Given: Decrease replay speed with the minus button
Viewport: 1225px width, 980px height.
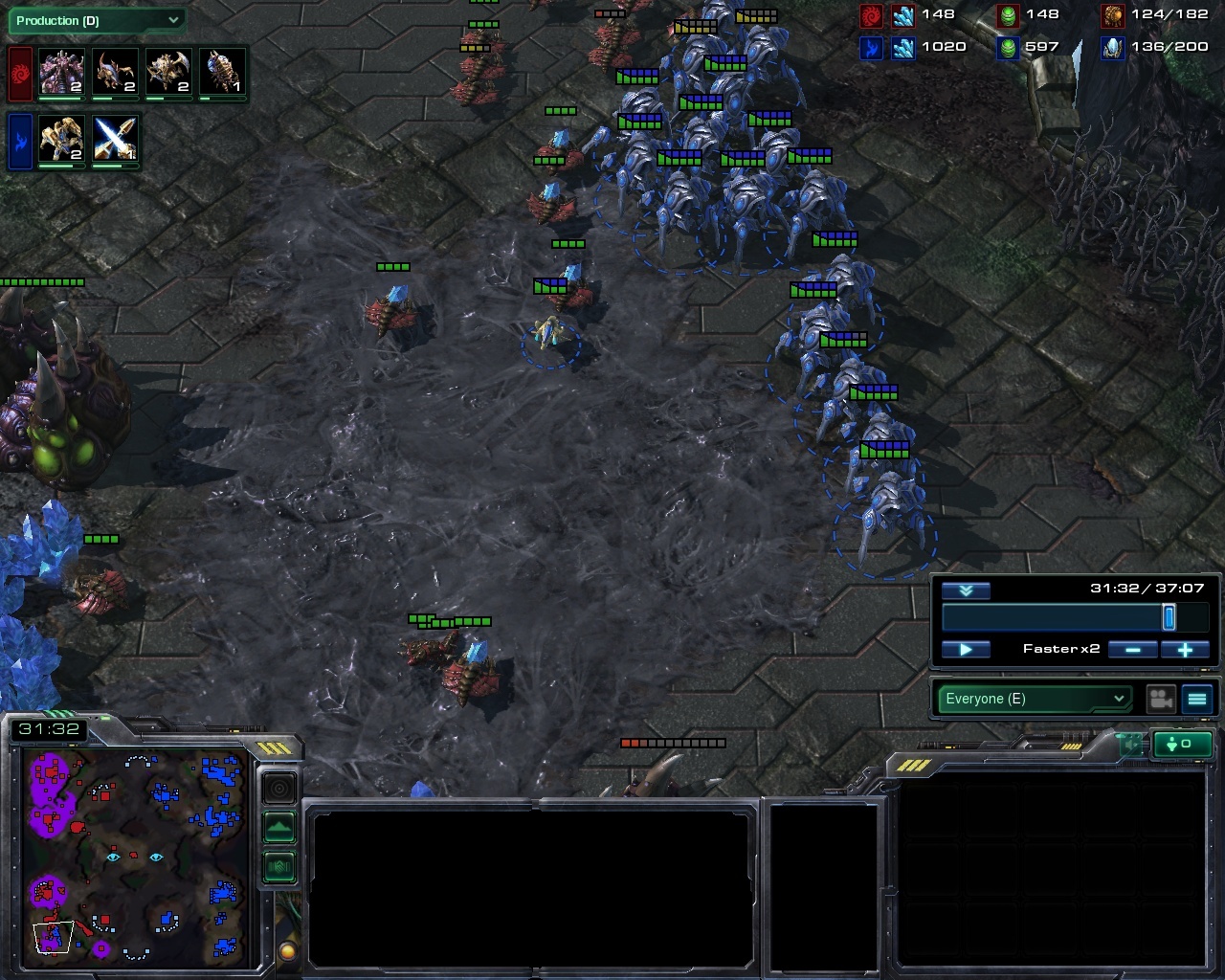Looking at the screenshot, I should (1132, 650).
